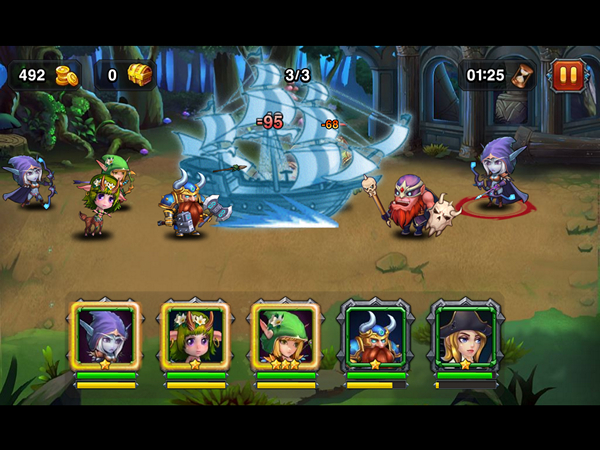
Task: Pause the battle with the pause button
Action: tap(567, 75)
